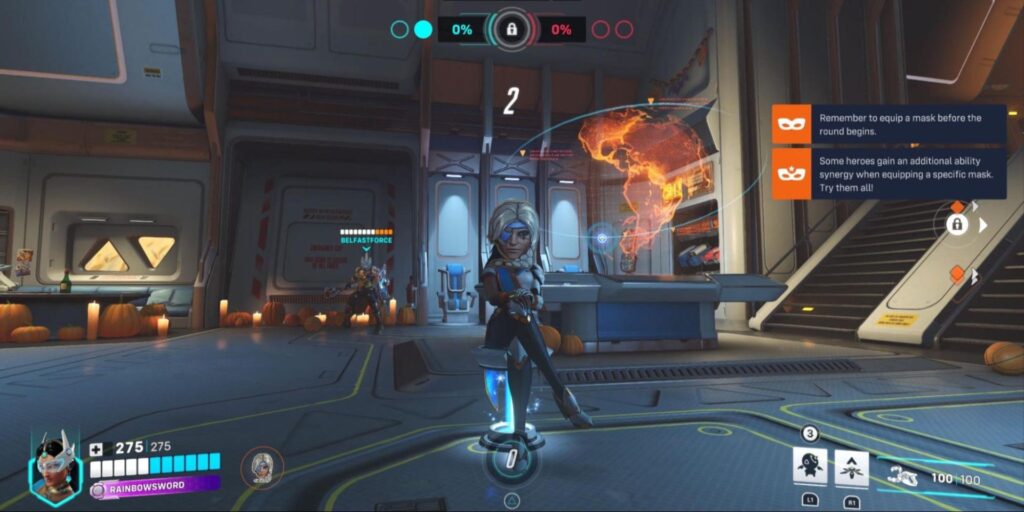The height and width of the screenshot is (512, 1024).
Task: Select the circular teammate portrait icon
Action: [262, 466]
